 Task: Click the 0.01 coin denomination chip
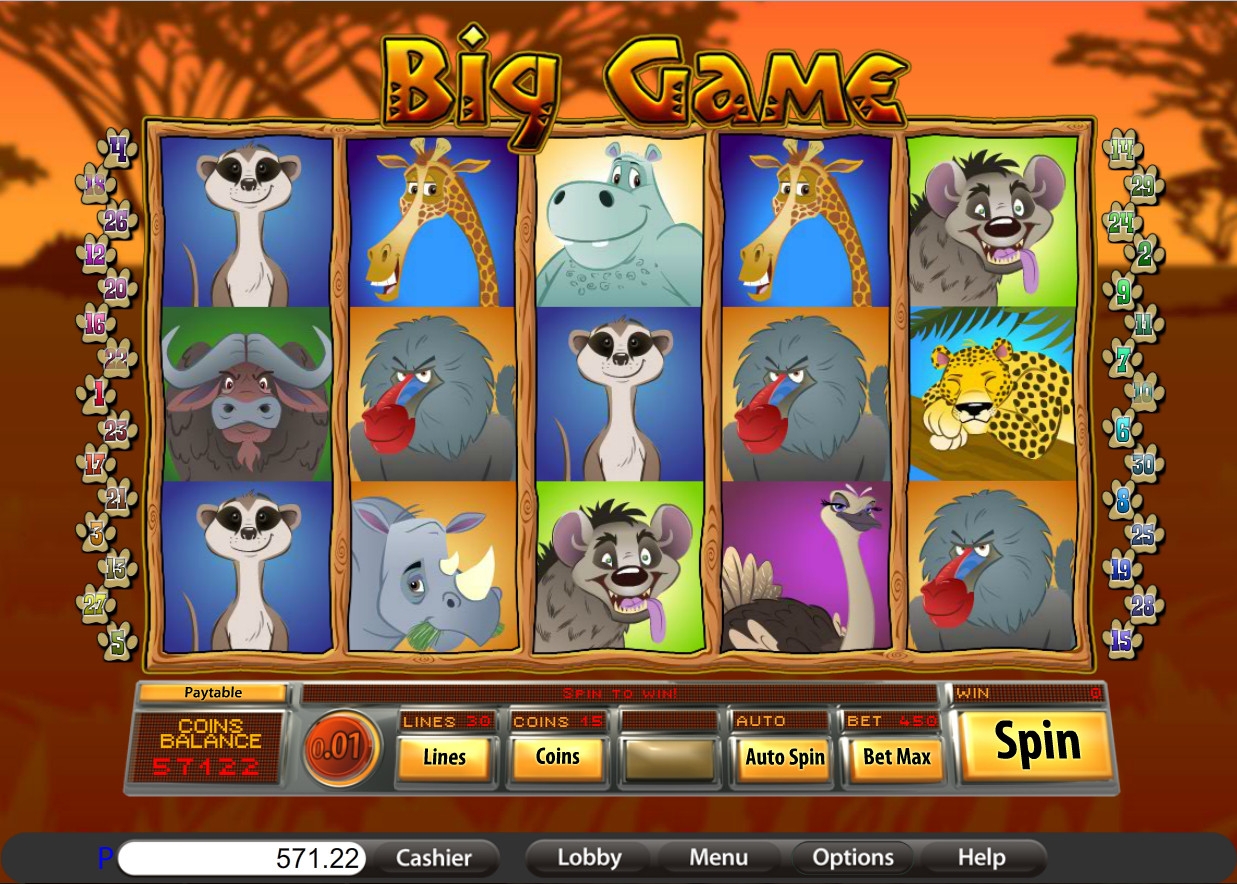342,747
